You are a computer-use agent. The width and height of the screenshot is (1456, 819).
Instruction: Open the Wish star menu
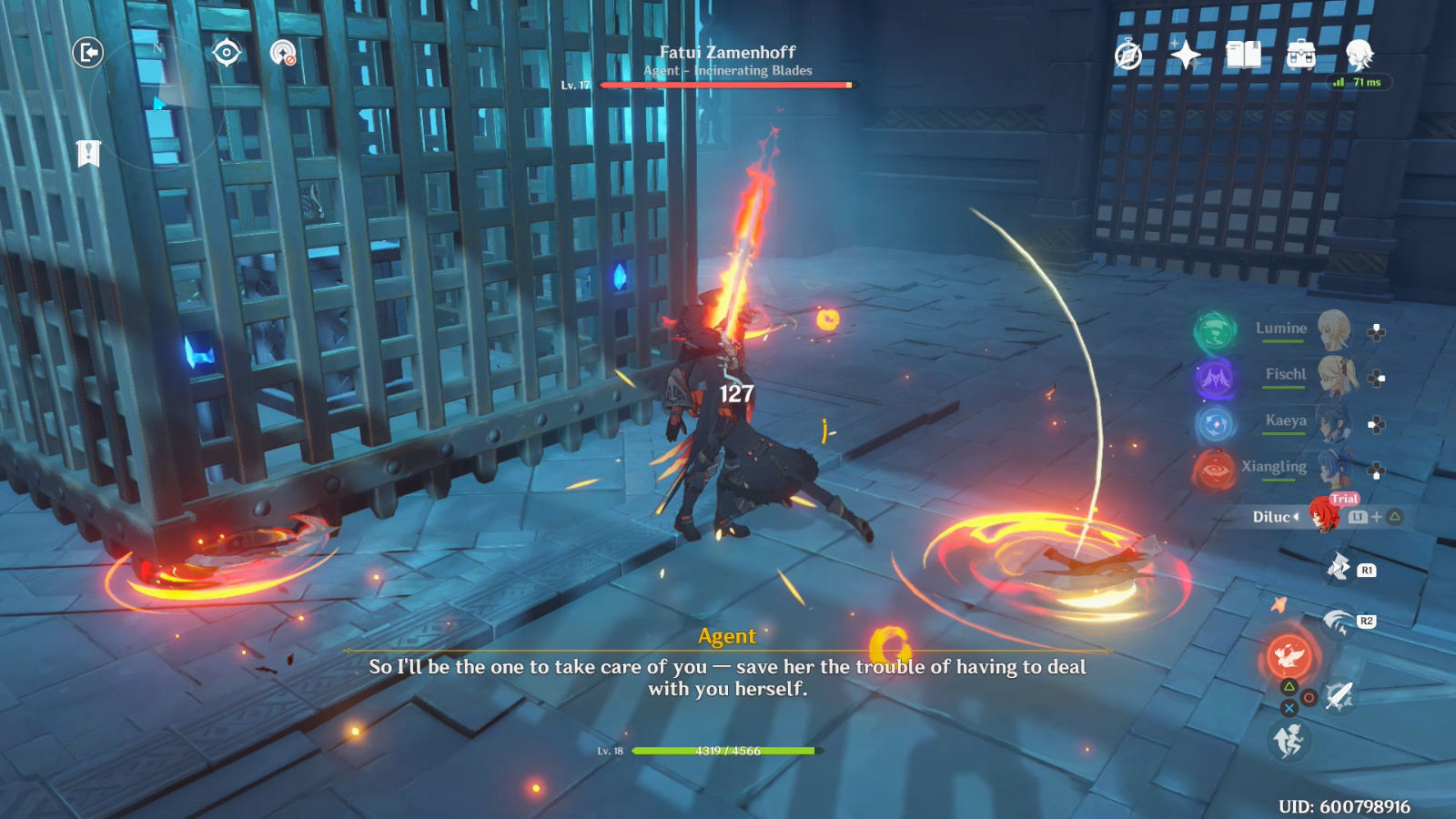(x=1186, y=56)
